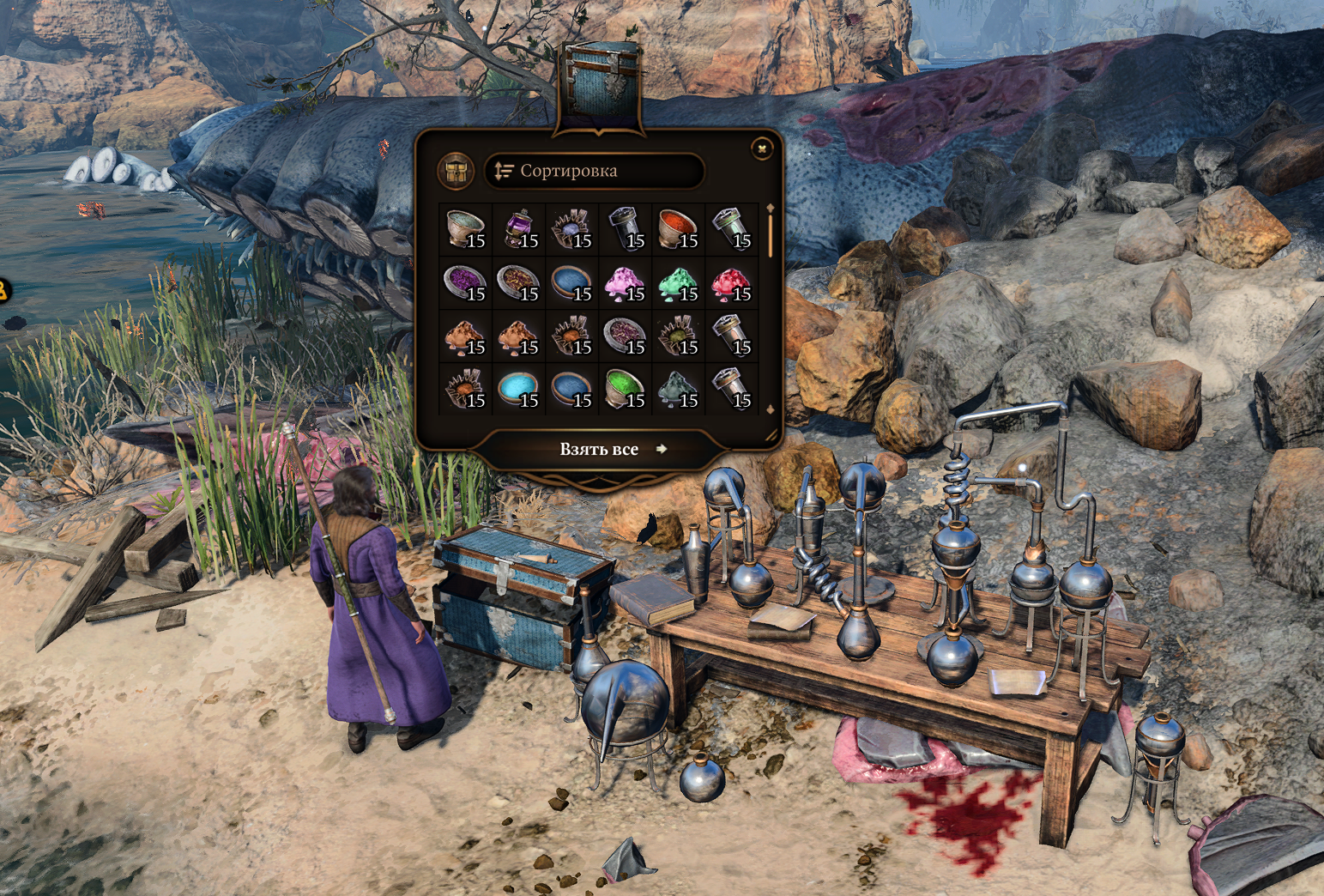Image resolution: width=1324 pixels, height=896 pixels.
Task: Take the pouch with the olive-green contents
Action: click(x=678, y=336)
